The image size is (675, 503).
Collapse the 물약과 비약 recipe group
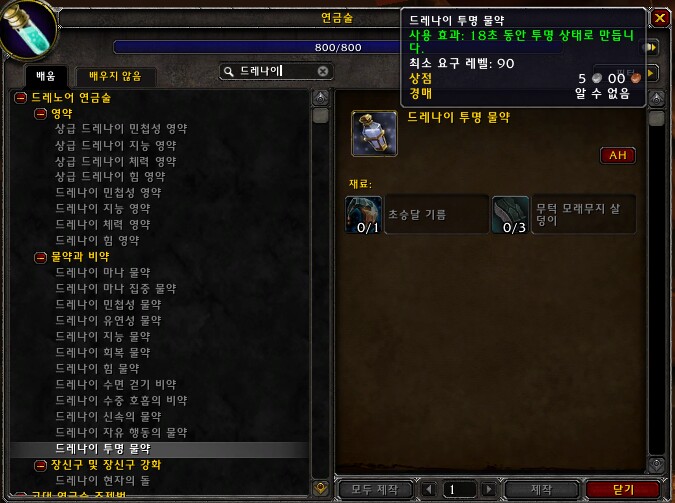coord(40,257)
